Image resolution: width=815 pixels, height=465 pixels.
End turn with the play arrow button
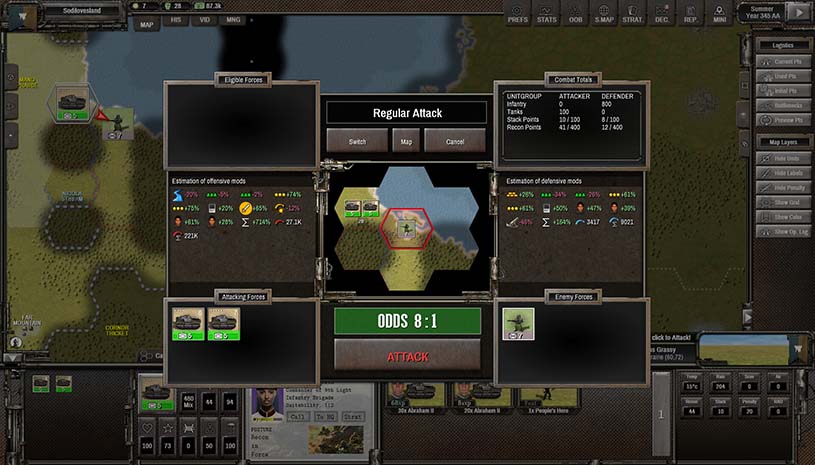pyautogui.click(x=797, y=13)
